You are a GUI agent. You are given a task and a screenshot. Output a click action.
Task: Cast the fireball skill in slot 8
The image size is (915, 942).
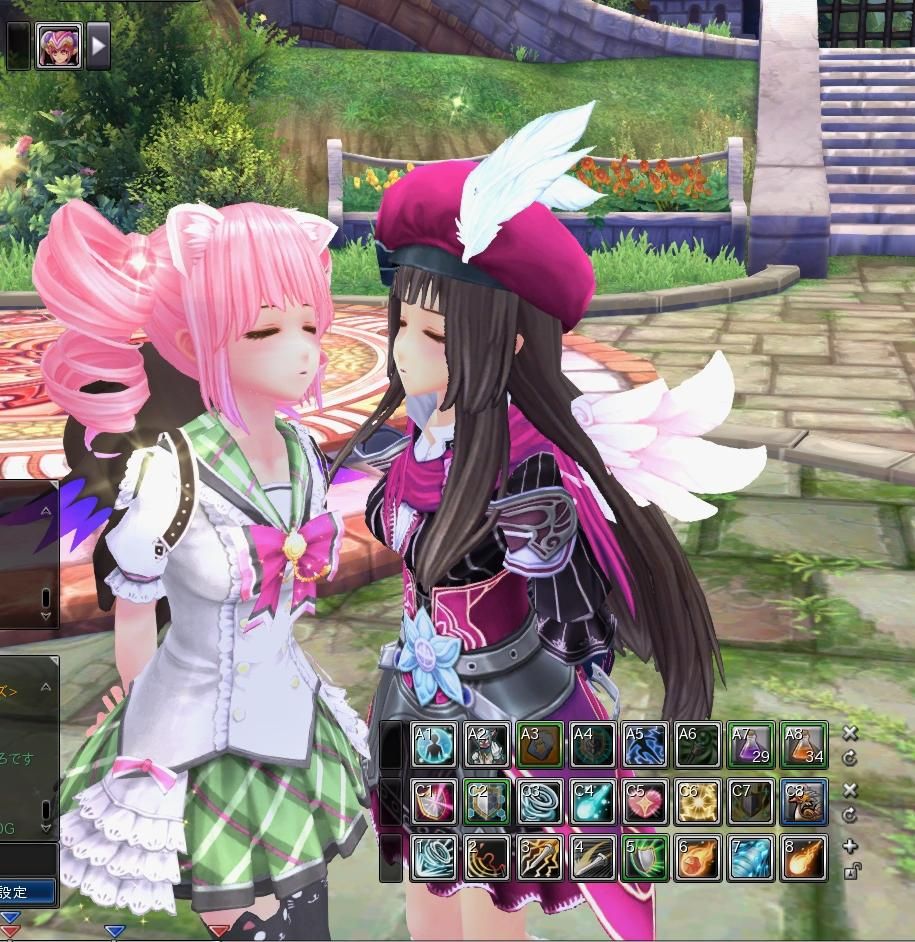coord(804,858)
